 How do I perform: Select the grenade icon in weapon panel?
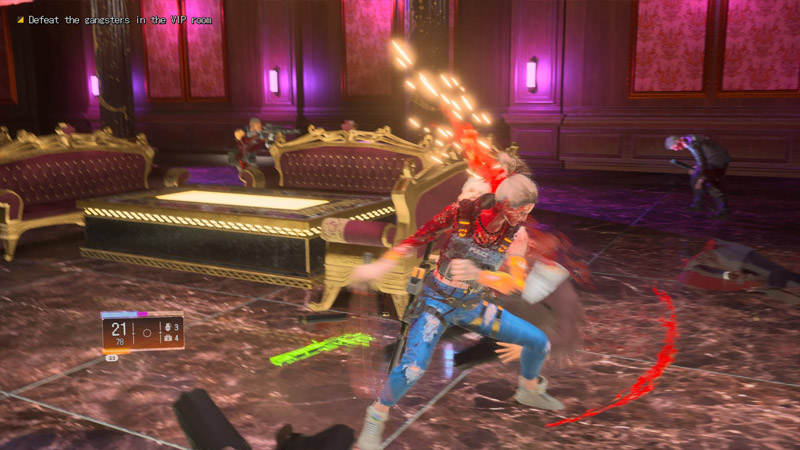tap(166, 327)
